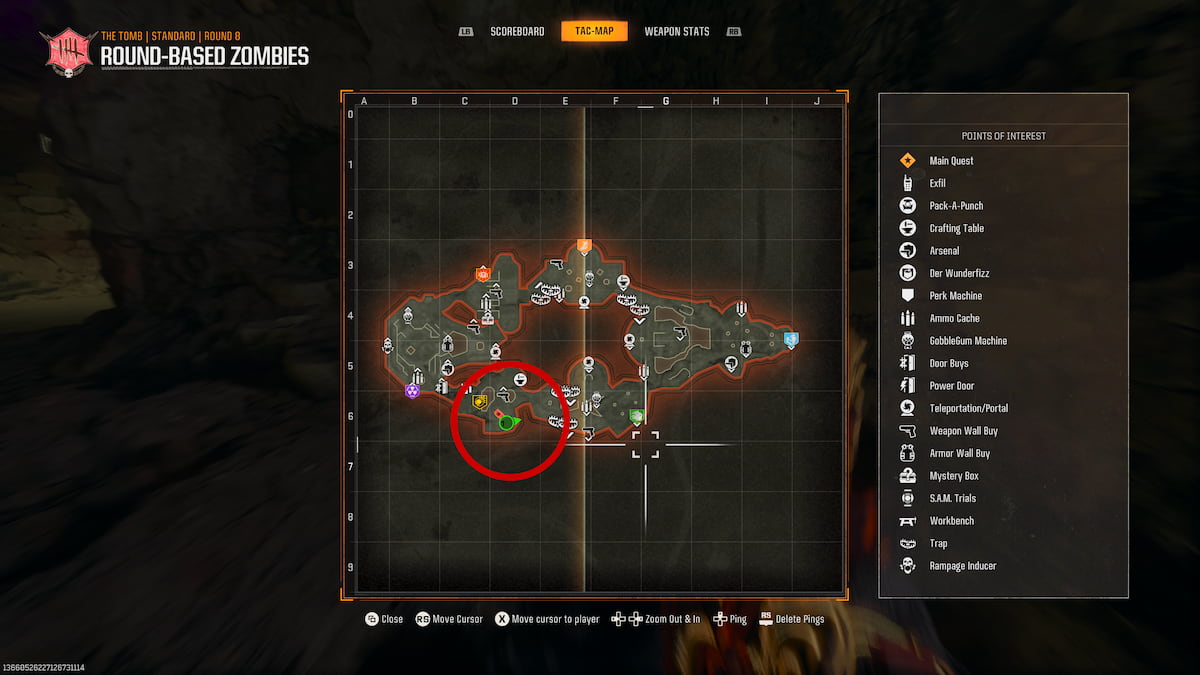
Task: Select the green player position marker
Action: (x=507, y=423)
